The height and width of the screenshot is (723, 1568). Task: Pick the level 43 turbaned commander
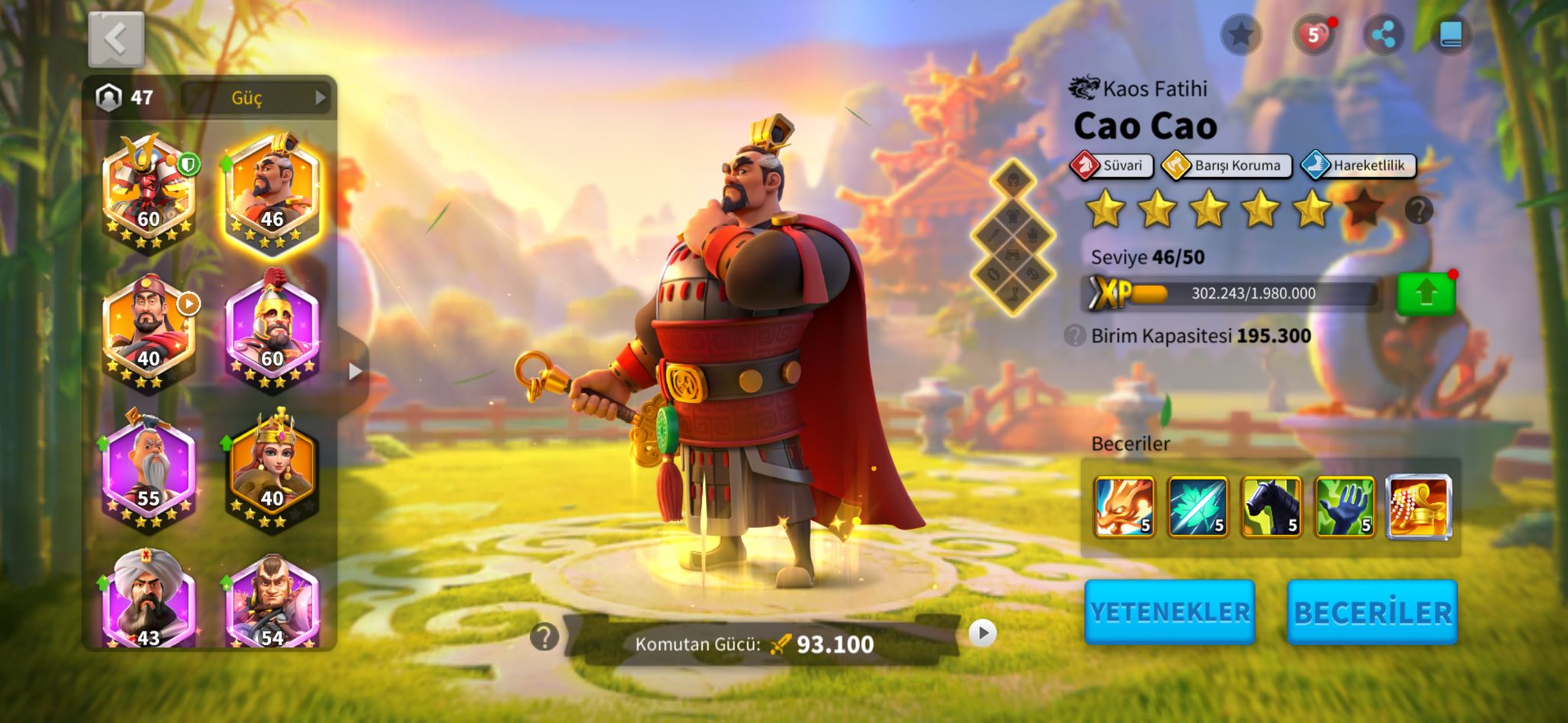pyautogui.click(x=149, y=601)
